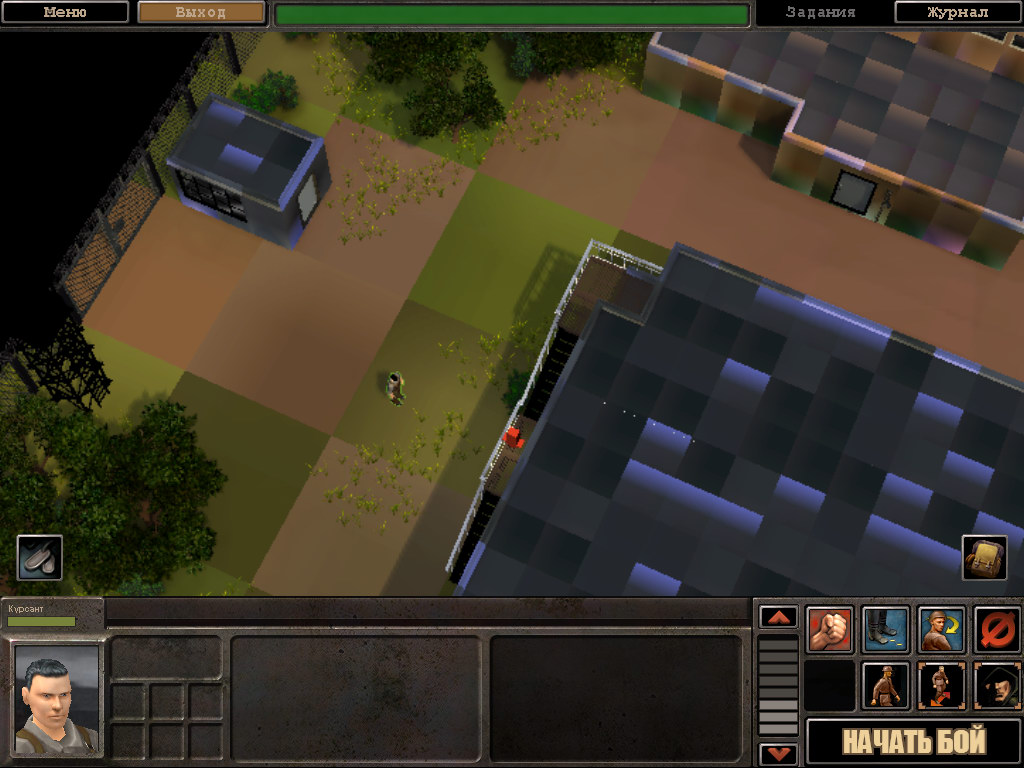Toggle the running soldier mode icon
This screenshot has height=768, width=1024.
click(941, 686)
